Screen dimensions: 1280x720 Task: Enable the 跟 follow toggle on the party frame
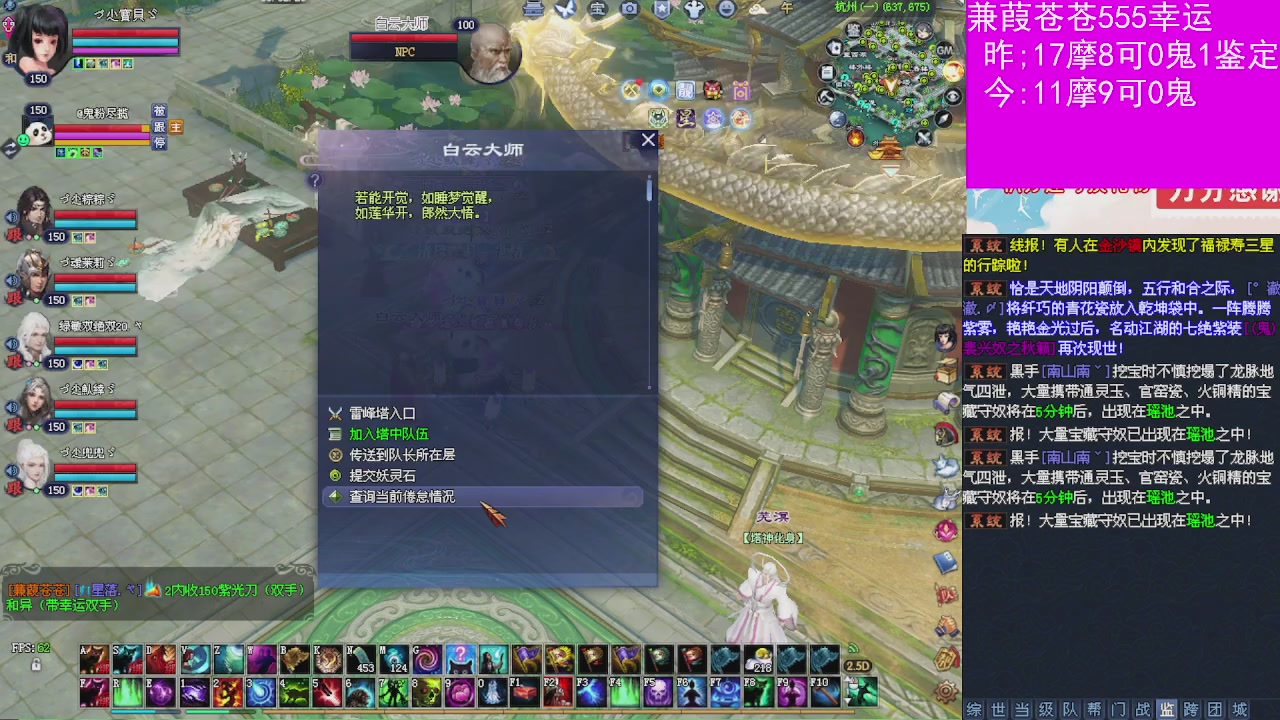click(160, 126)
